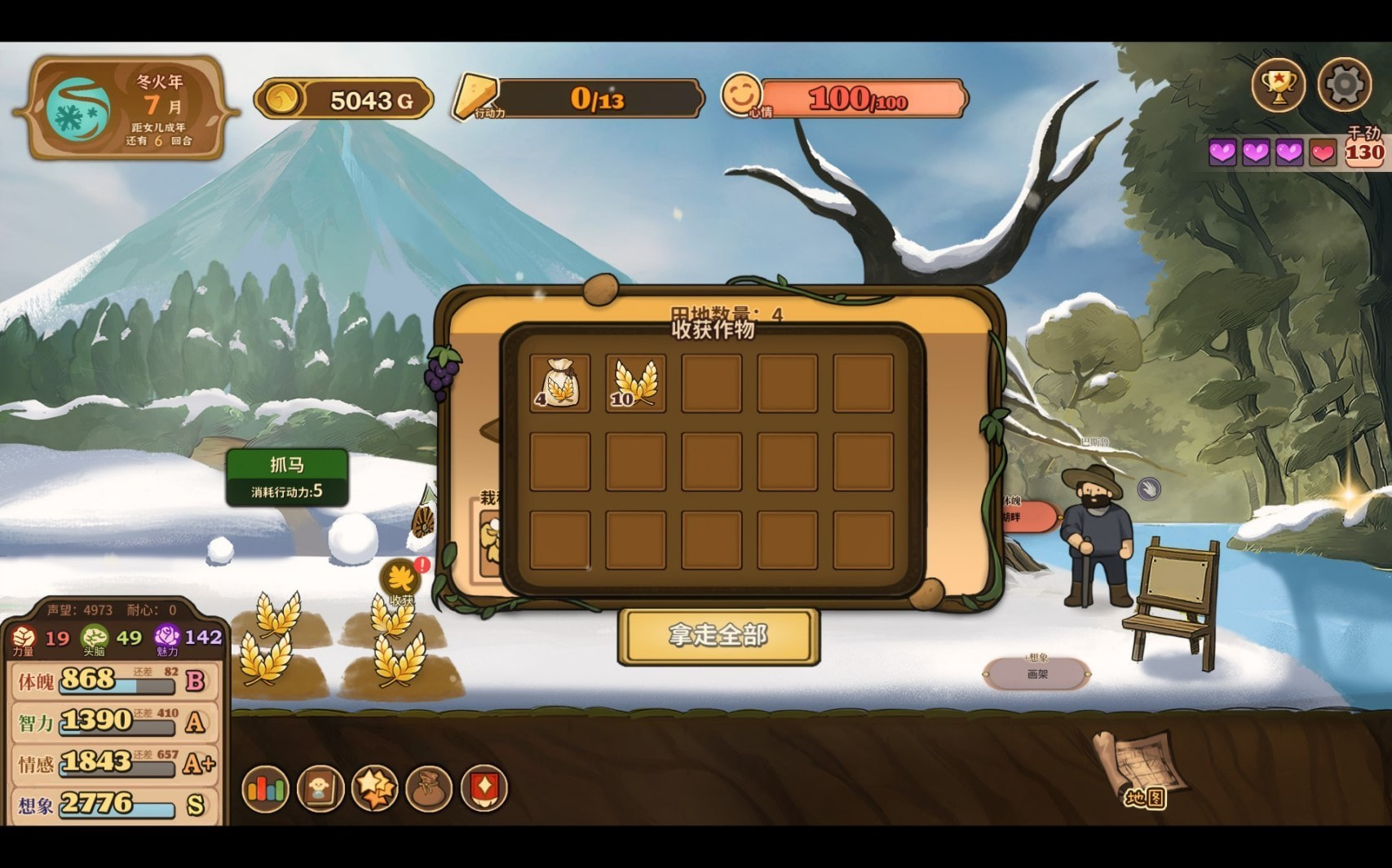Open the trophy achievements icon
The width and height of the screenshot is (1392, 868).
[x=1278, y=85]
